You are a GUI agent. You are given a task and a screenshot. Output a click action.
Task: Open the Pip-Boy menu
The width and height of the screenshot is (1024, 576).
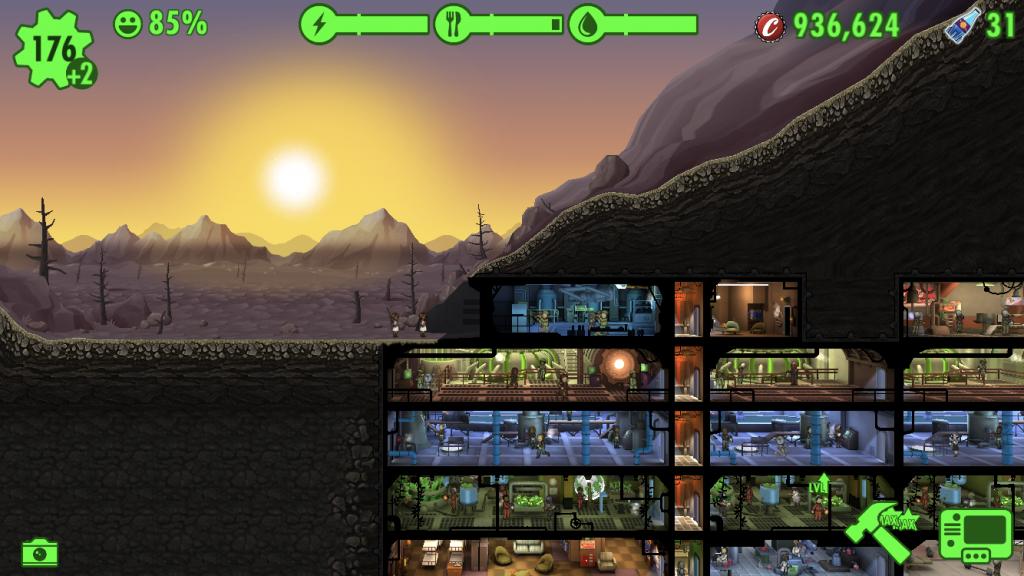tap(975, 533)
